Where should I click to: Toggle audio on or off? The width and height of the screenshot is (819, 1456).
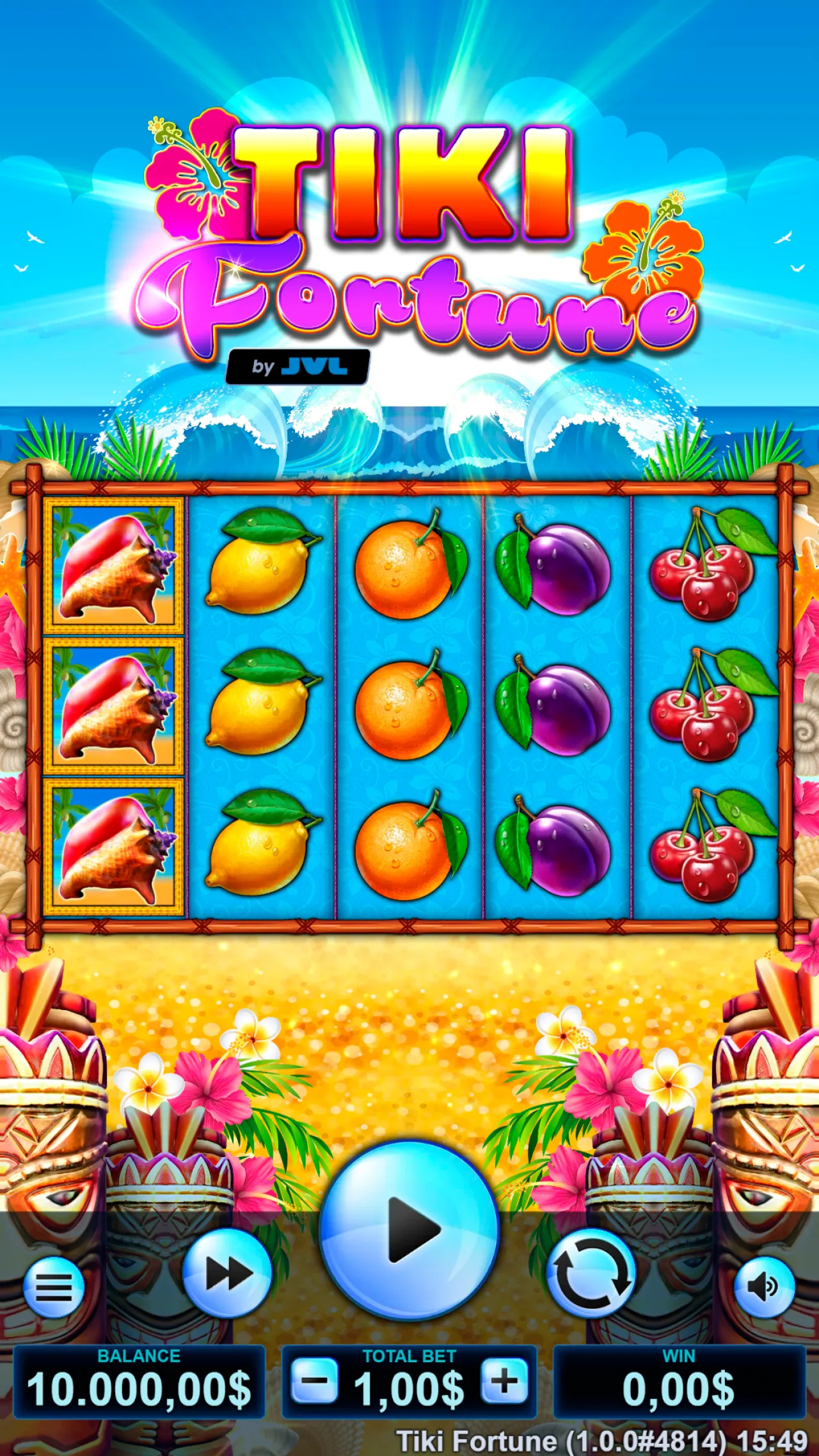(766, 1288)
